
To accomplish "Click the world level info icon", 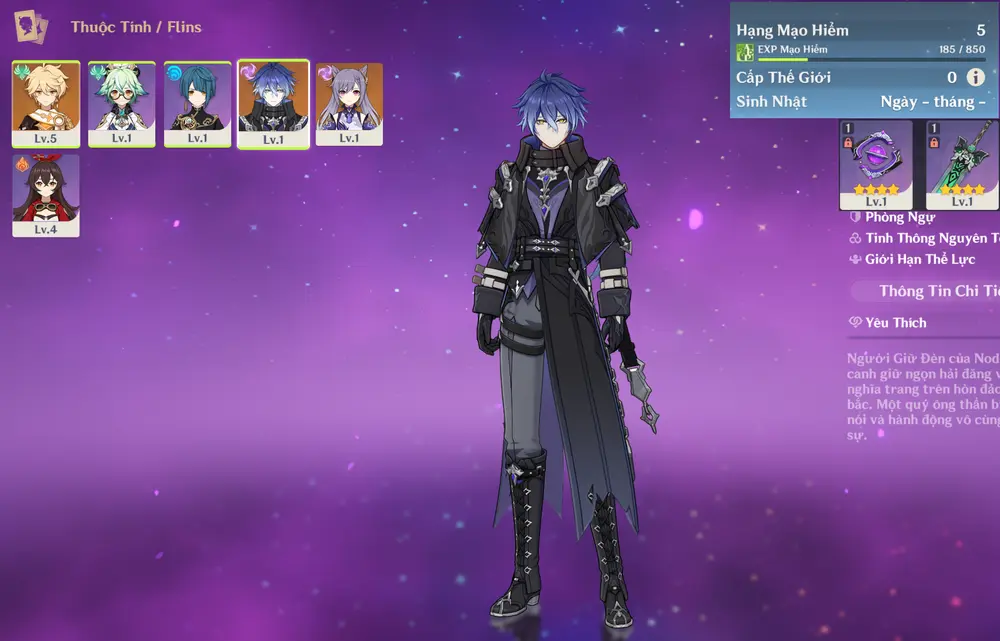I will click(975, 77).
